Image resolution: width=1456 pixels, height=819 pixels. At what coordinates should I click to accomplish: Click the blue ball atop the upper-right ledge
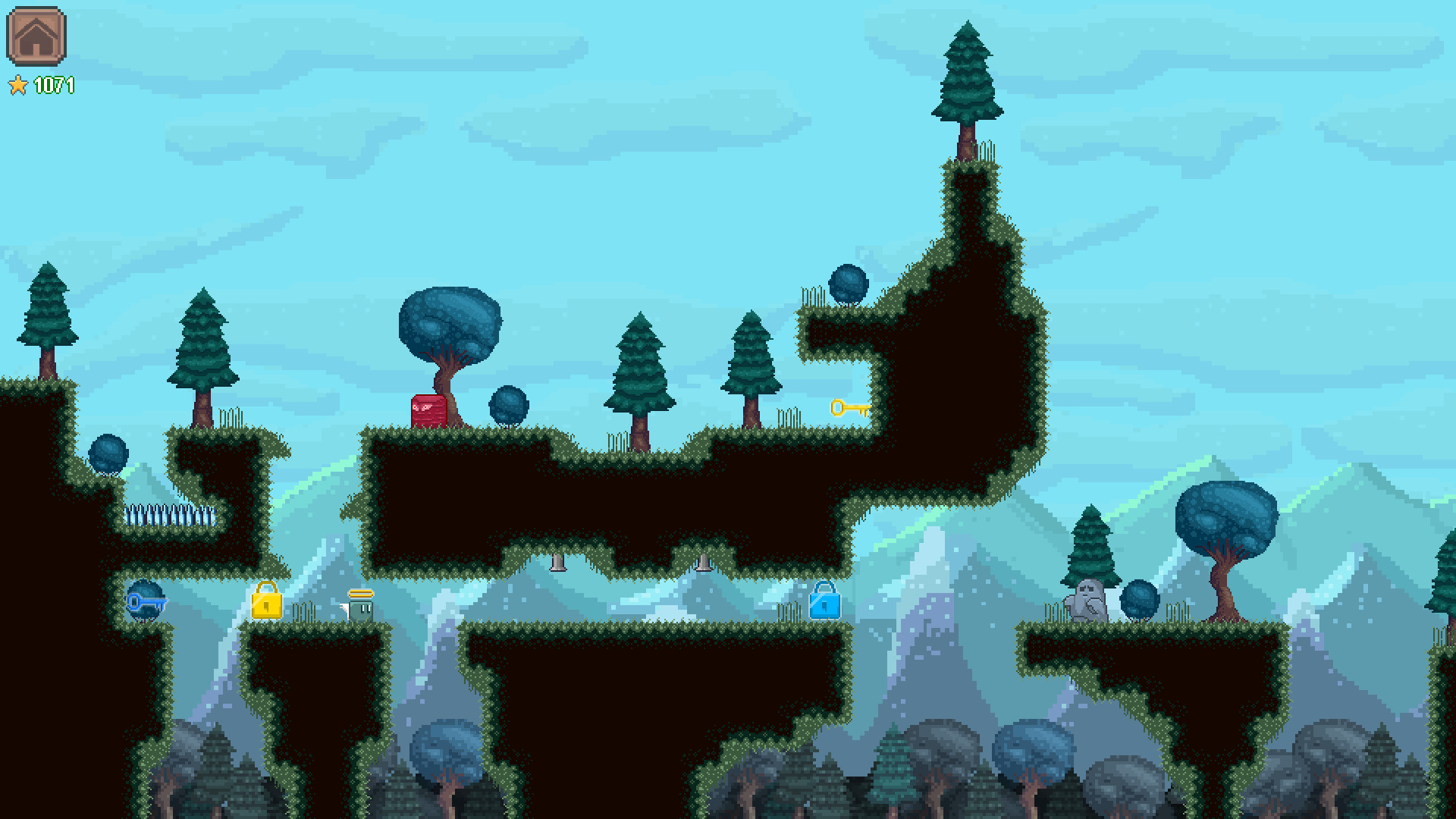(849, 285)
